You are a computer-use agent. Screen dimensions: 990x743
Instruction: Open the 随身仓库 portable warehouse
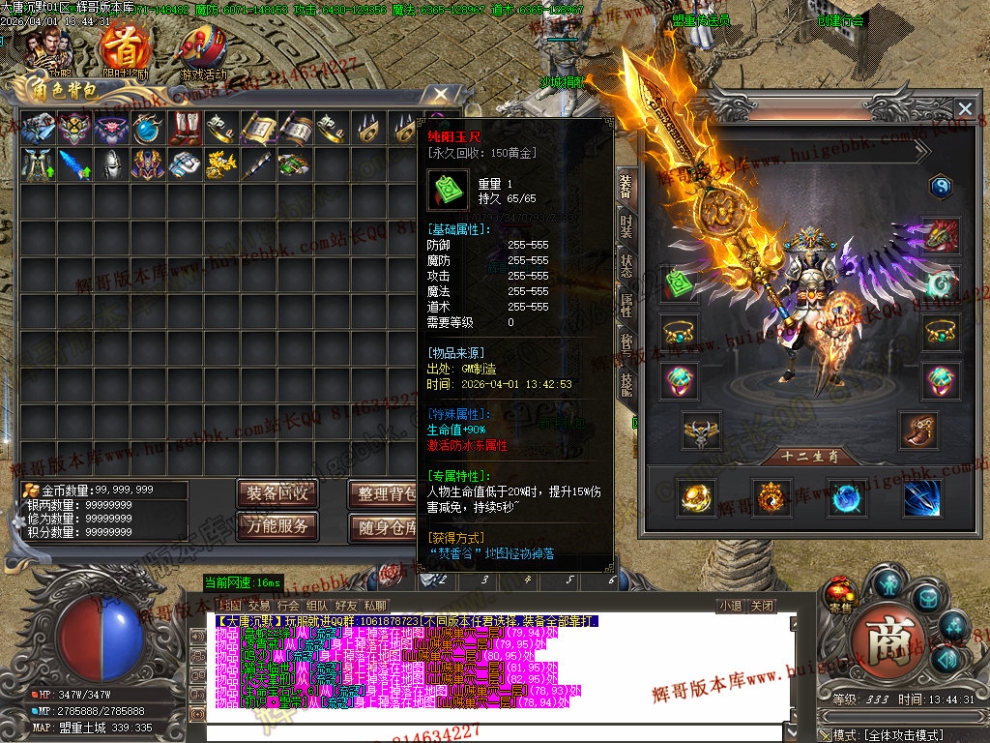pyautogui.click(x=386, y=526)
